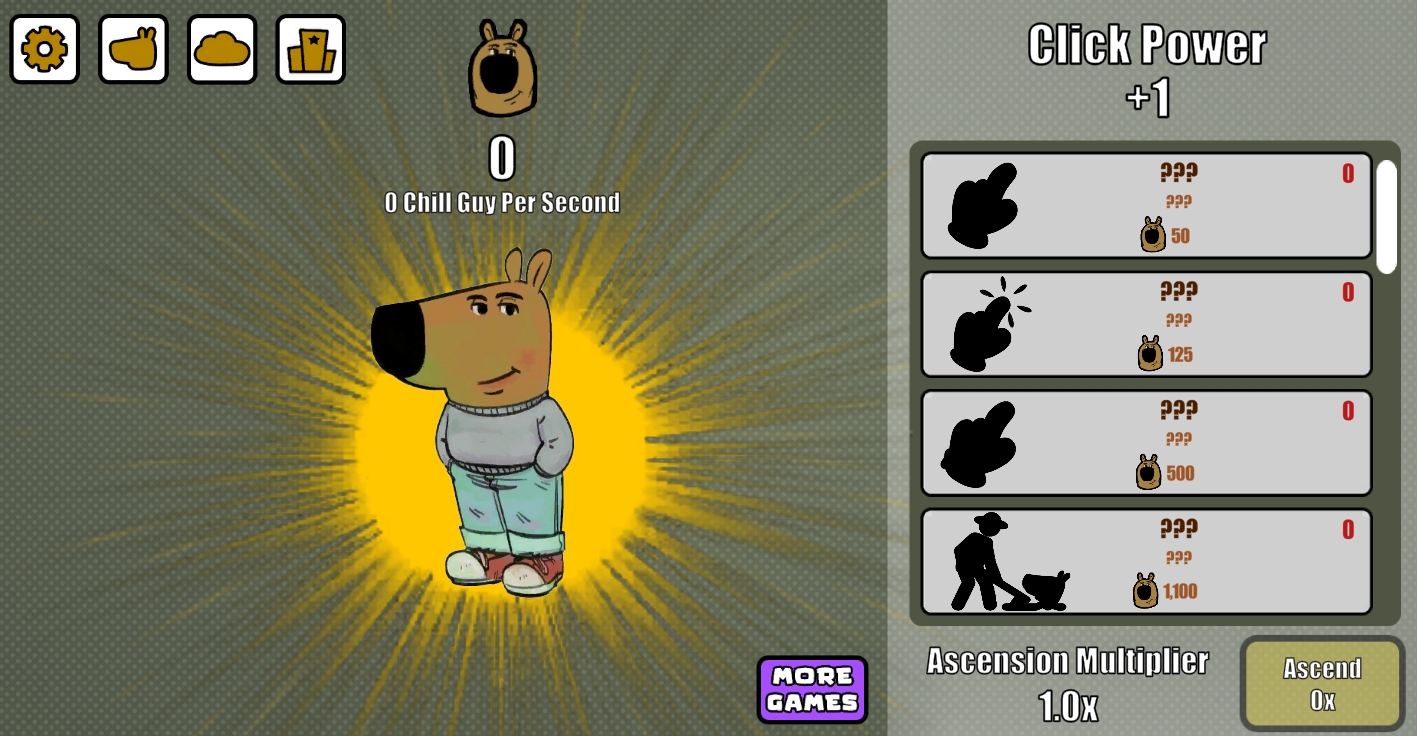Open the leaderboard podium icon
Screen dimensions: 1417x736
tap(311, 50)
